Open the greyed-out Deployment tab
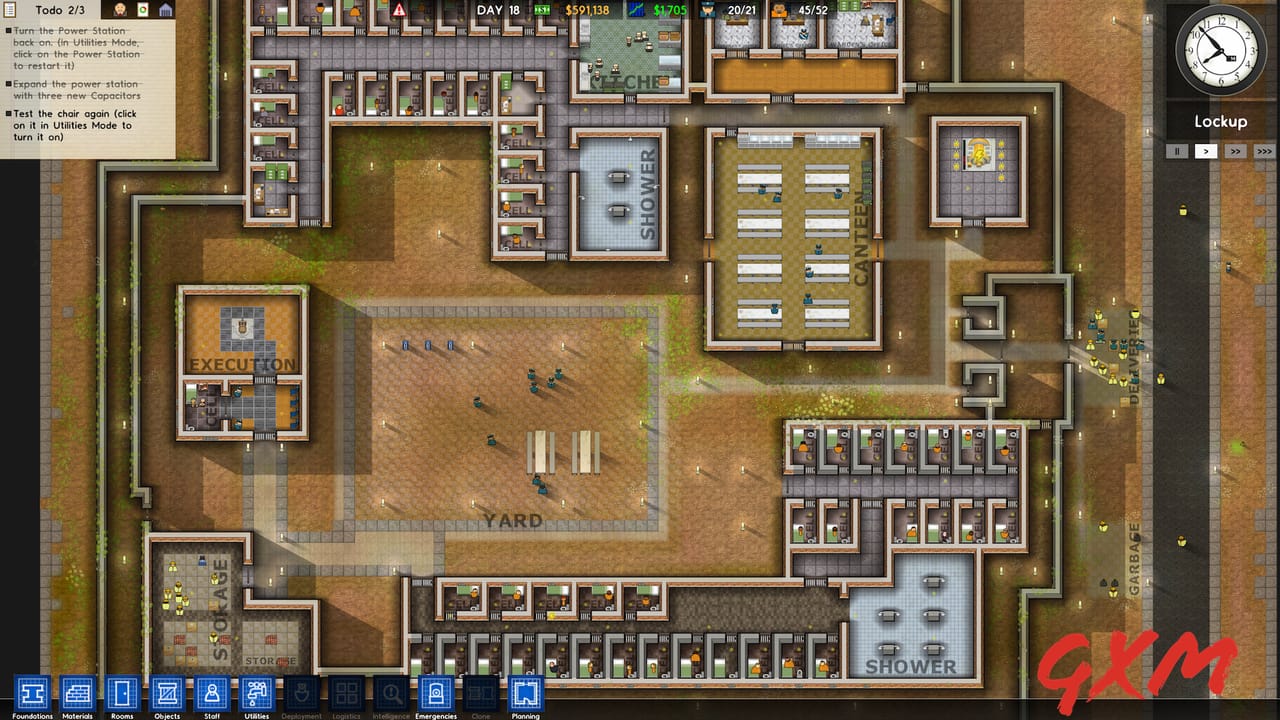 point(301,693)
